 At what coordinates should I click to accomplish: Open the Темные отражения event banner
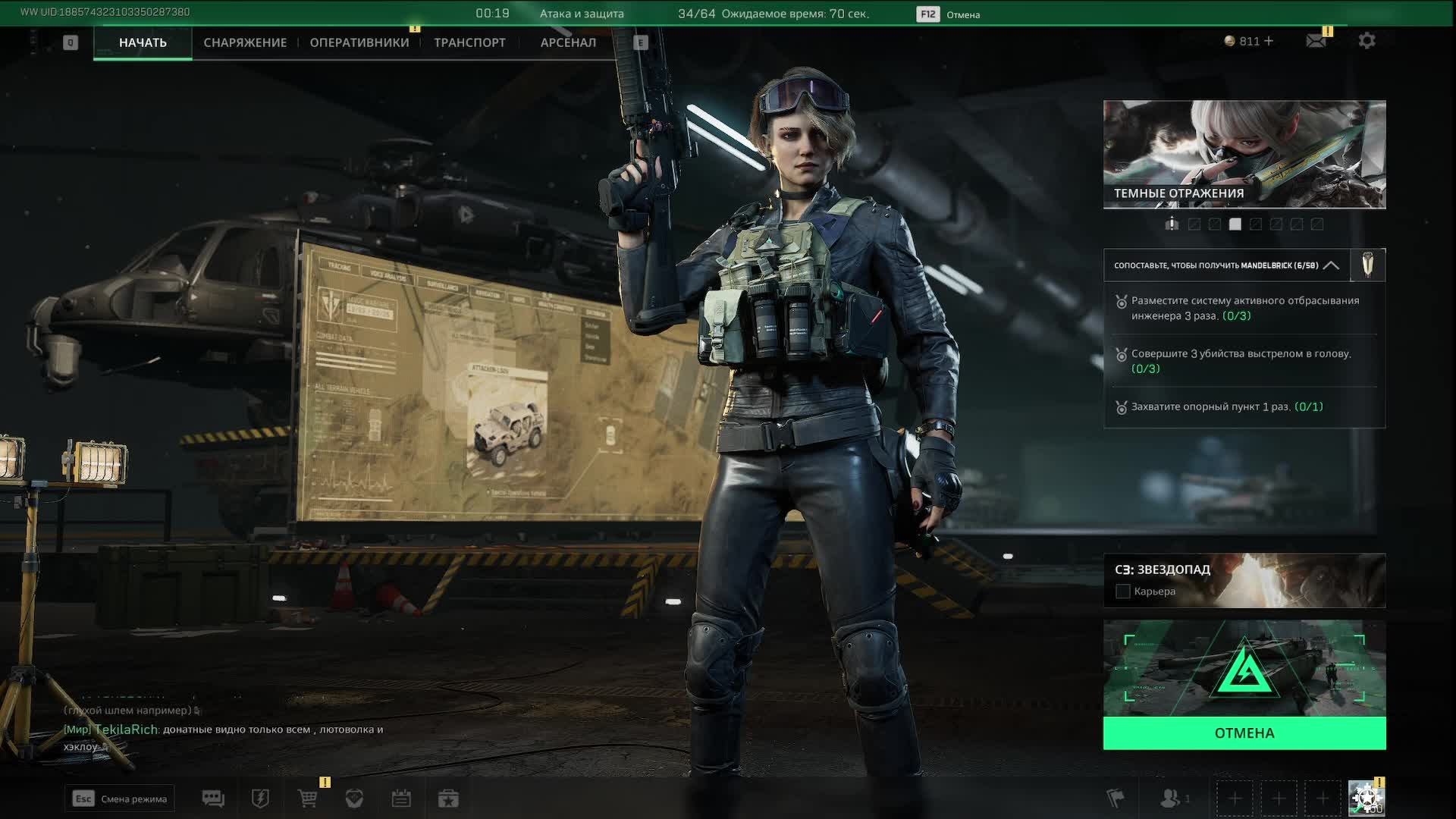[1244, 154]
